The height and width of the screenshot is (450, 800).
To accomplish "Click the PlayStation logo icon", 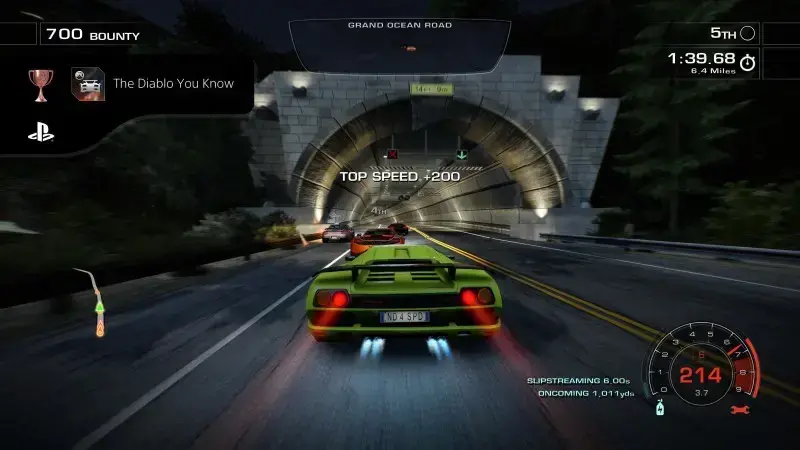I will (40, 131).
